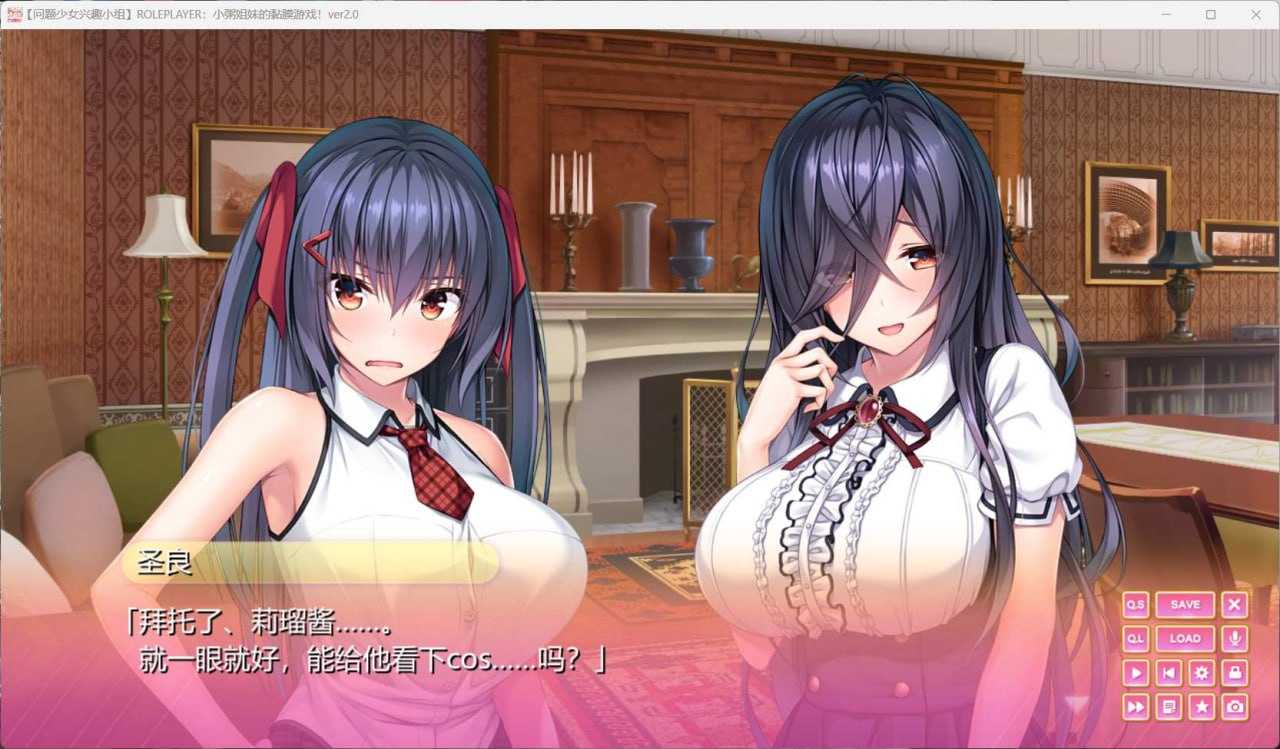Click the name box showing 圣良
This screenshot has height=749, width=1280.
point(310,565)
